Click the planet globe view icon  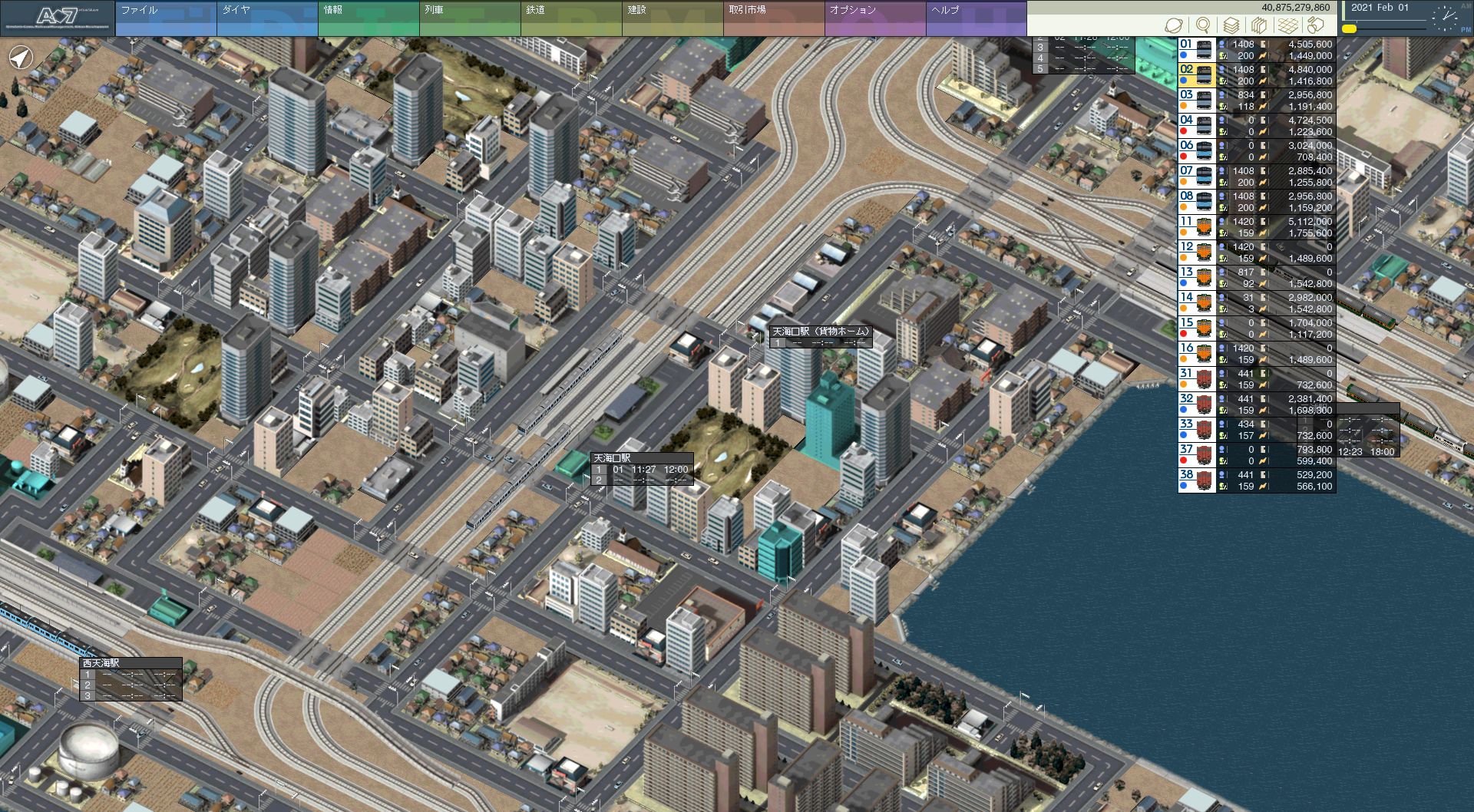1174,25
